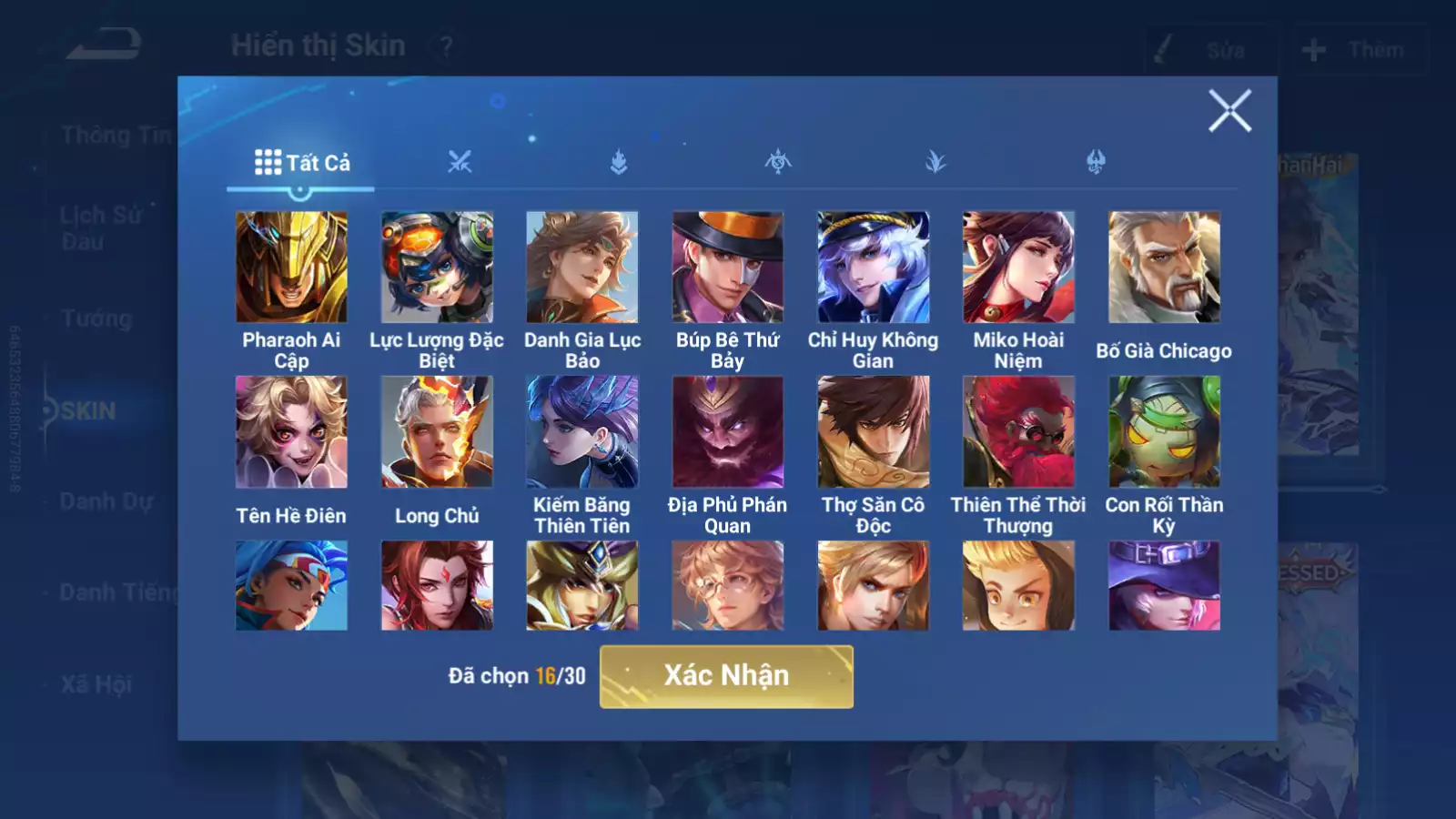This screenshot has width=1456, height=819.
Task: Select the Địa Phủ Phán Quan skin
Action: 727,432
